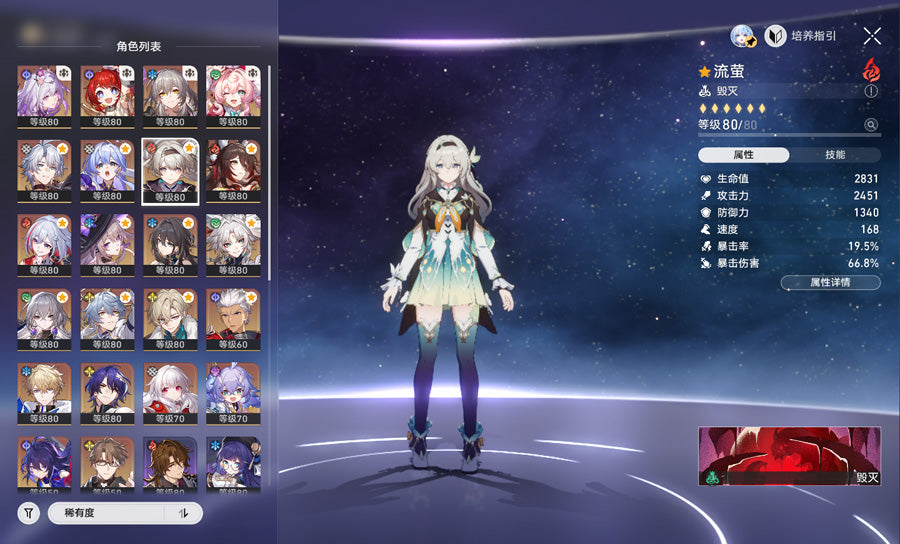Open the 稀有度 sort dropdown
The image size is (900, 544).
tap(107, 513)
